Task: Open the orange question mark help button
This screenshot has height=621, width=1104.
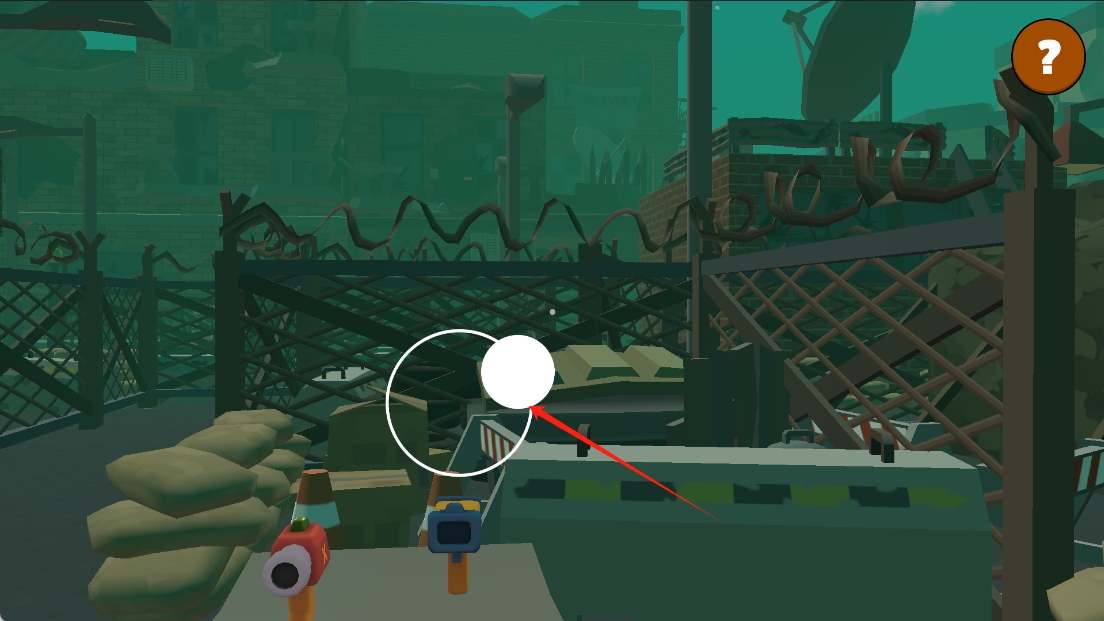Action: [1048, 58]
